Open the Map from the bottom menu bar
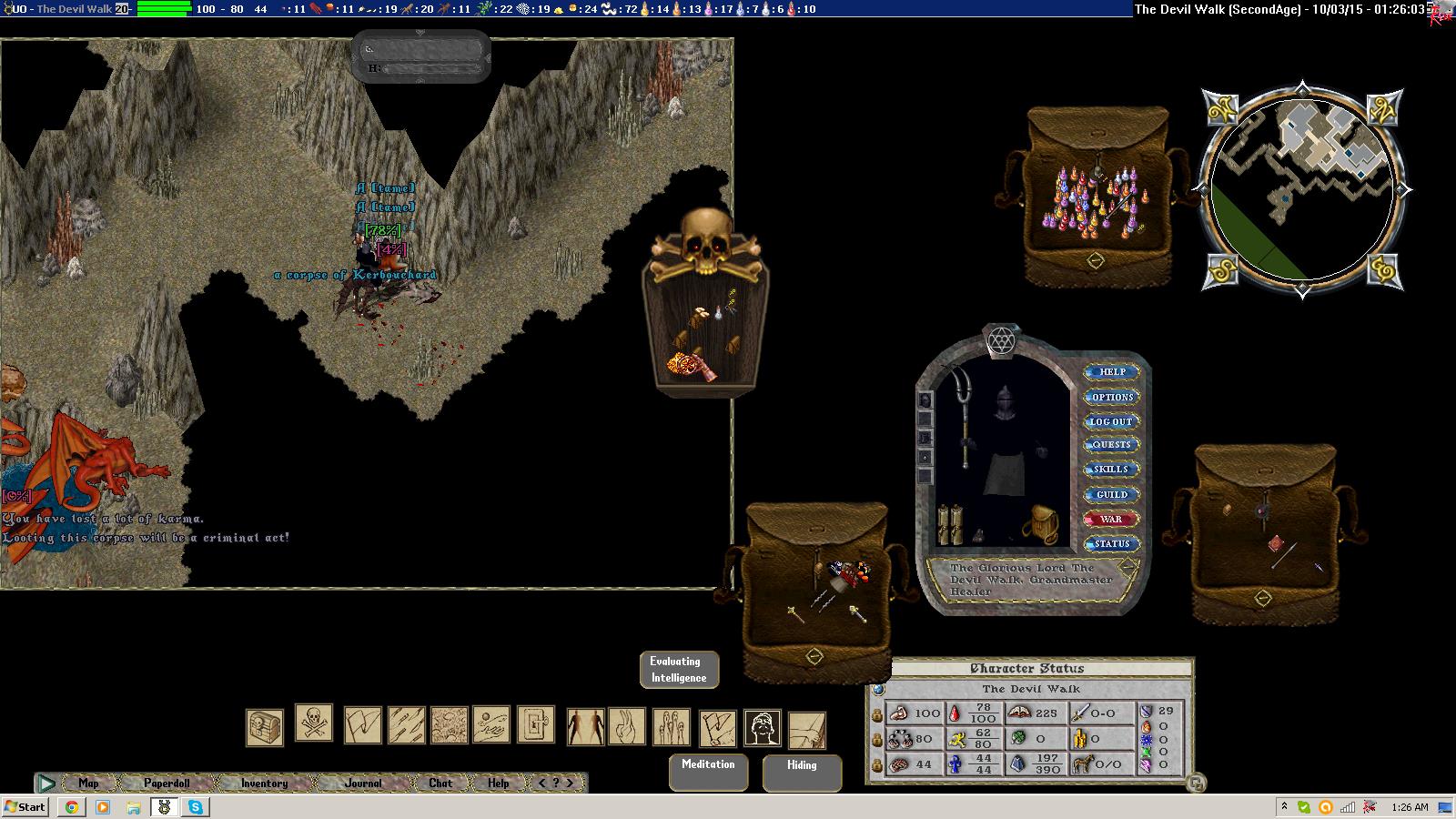Screen dimensions: 1456x819 coord(88,783)
